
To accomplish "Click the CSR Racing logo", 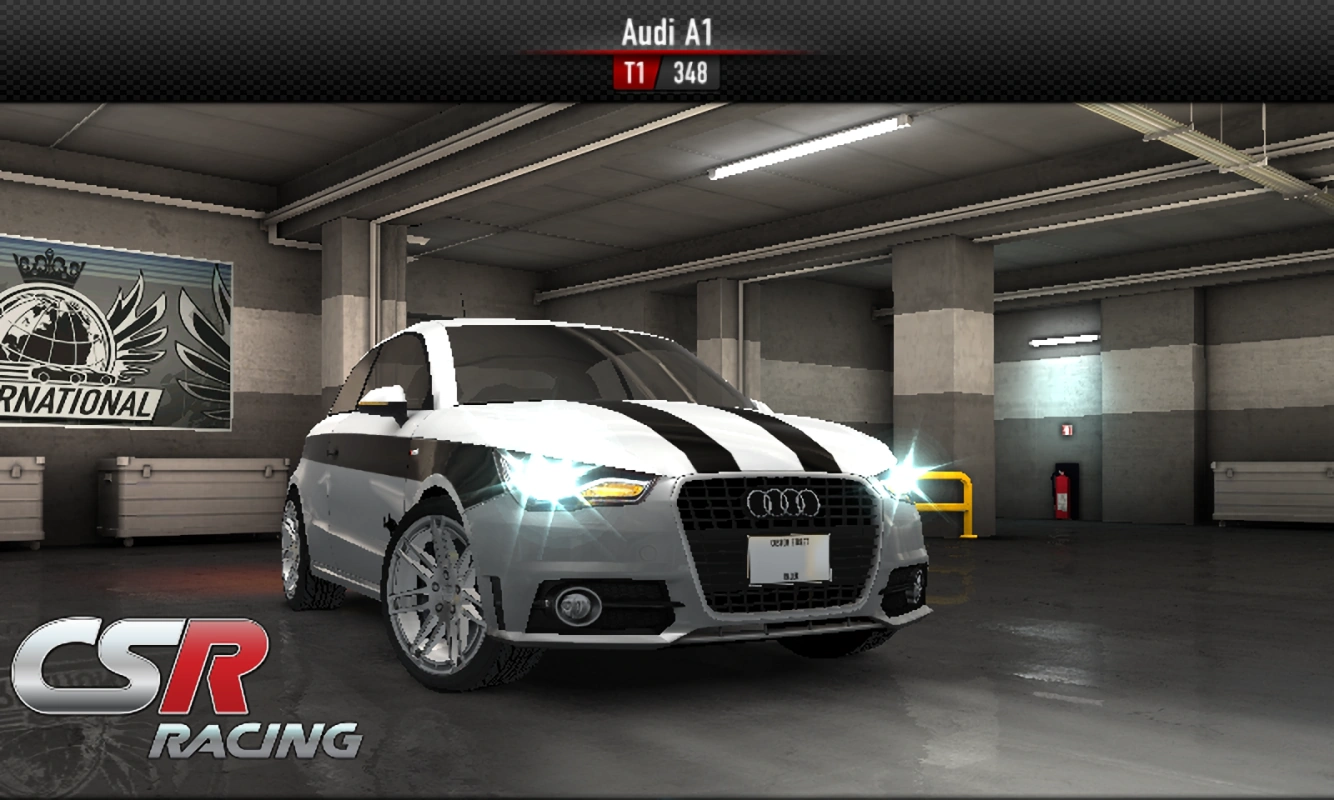I will (180, 690).
